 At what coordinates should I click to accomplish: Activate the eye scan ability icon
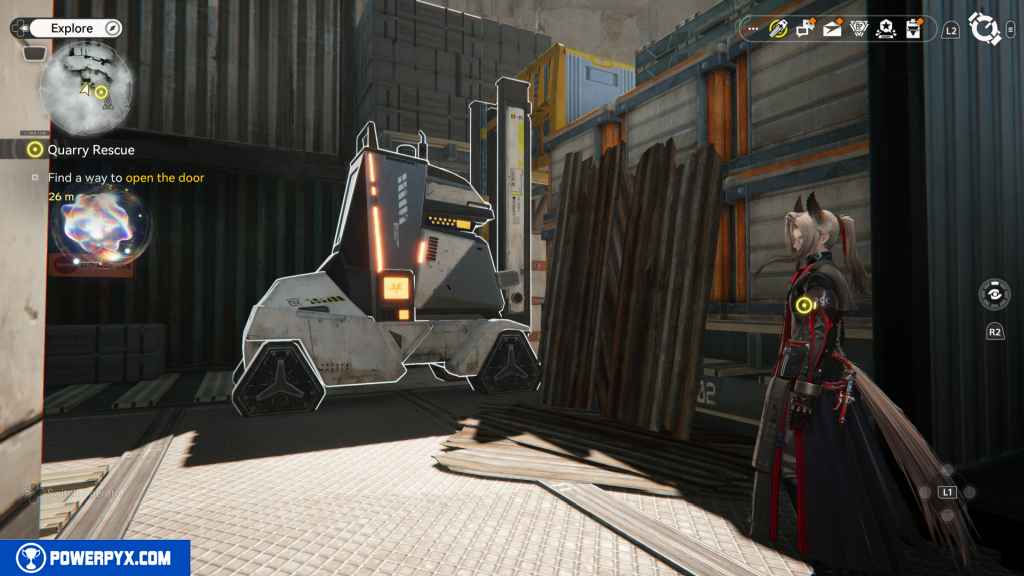coord(994,295)
